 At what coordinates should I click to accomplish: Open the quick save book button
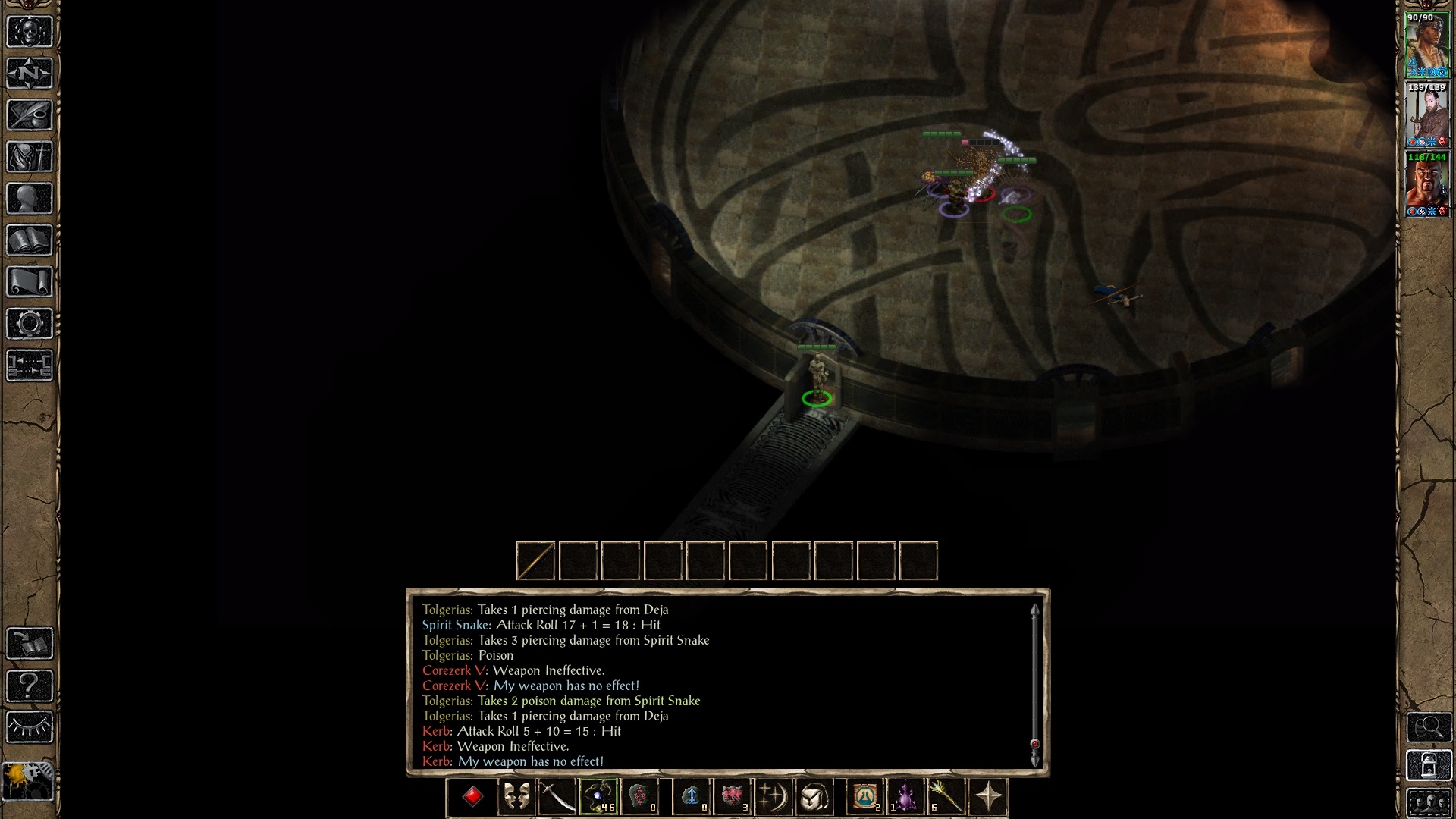(30, 645)
